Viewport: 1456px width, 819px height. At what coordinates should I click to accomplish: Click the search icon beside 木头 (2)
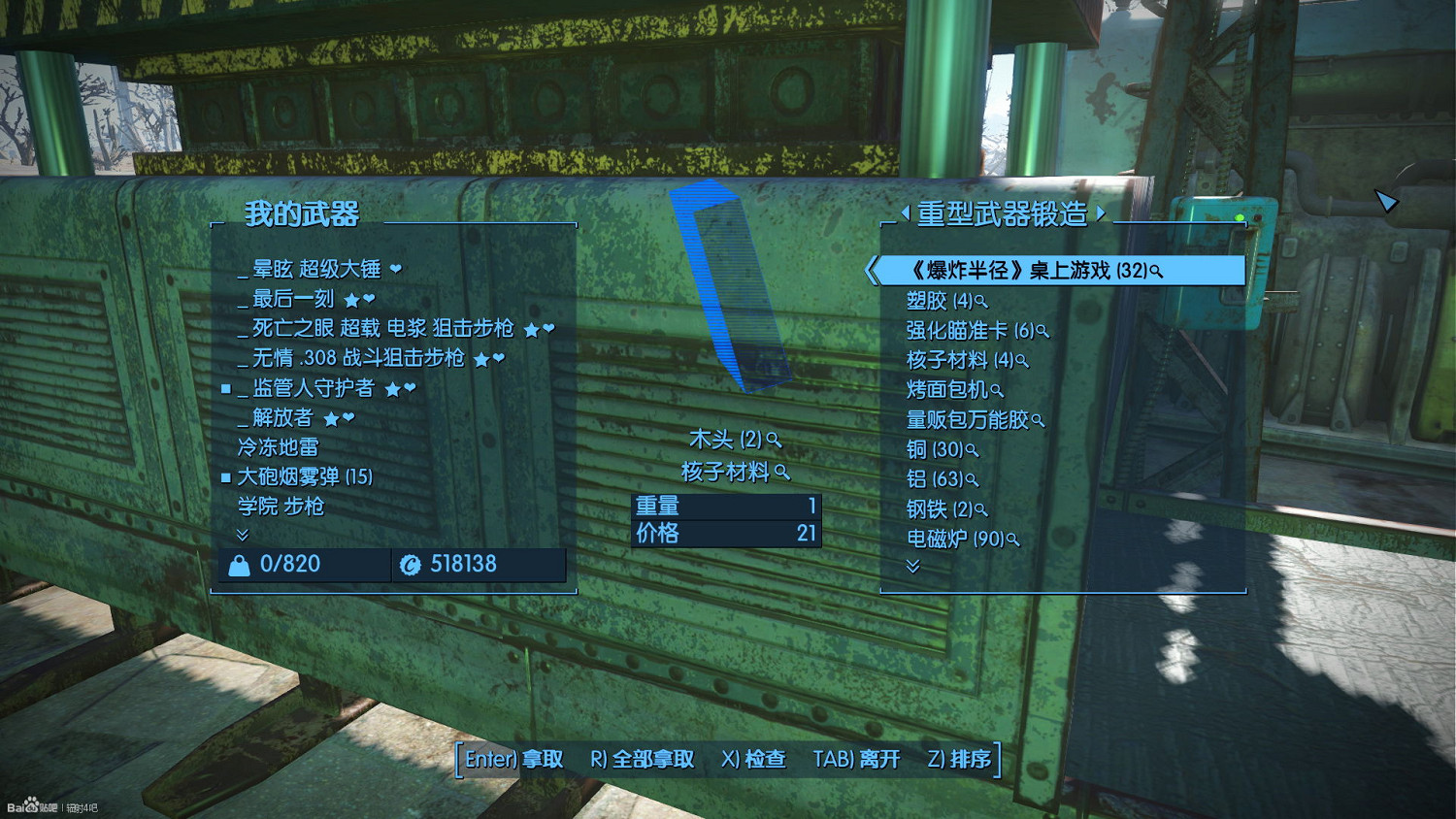coord(774,441)
